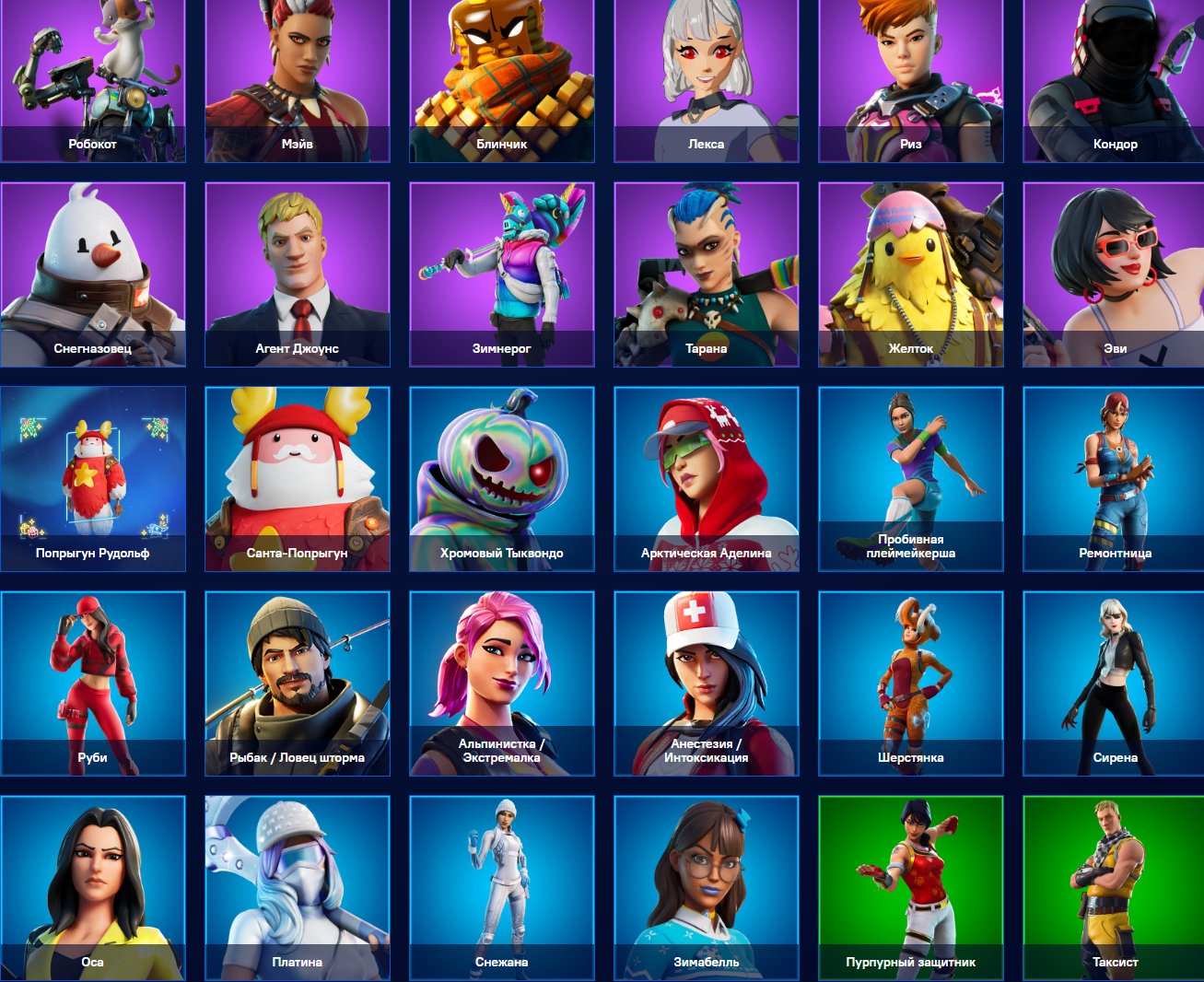Select Пурпурный защитник skin
Screen dimensions: 1204x982
(910, 887)
